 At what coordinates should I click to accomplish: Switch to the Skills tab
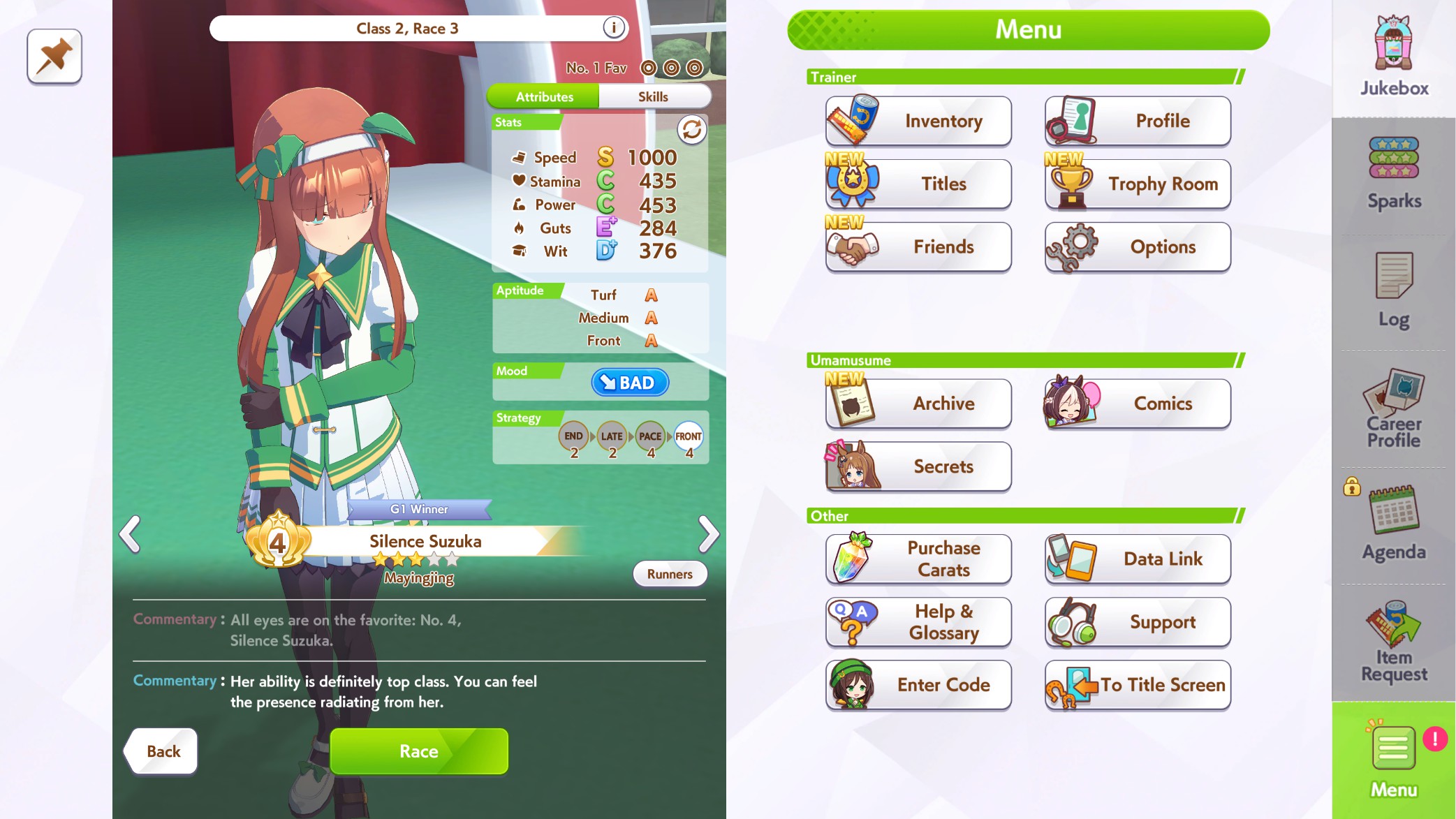(653, 97)
